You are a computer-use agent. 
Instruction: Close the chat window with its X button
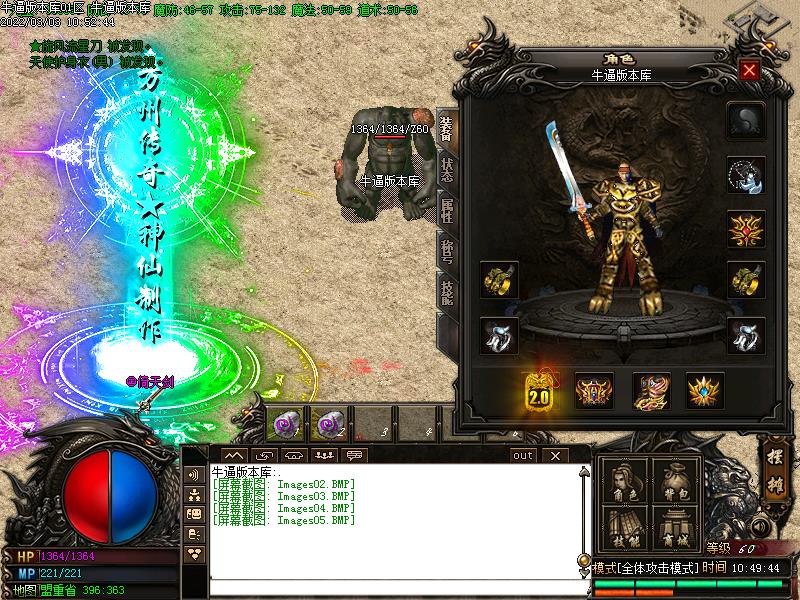click(555, 455)
